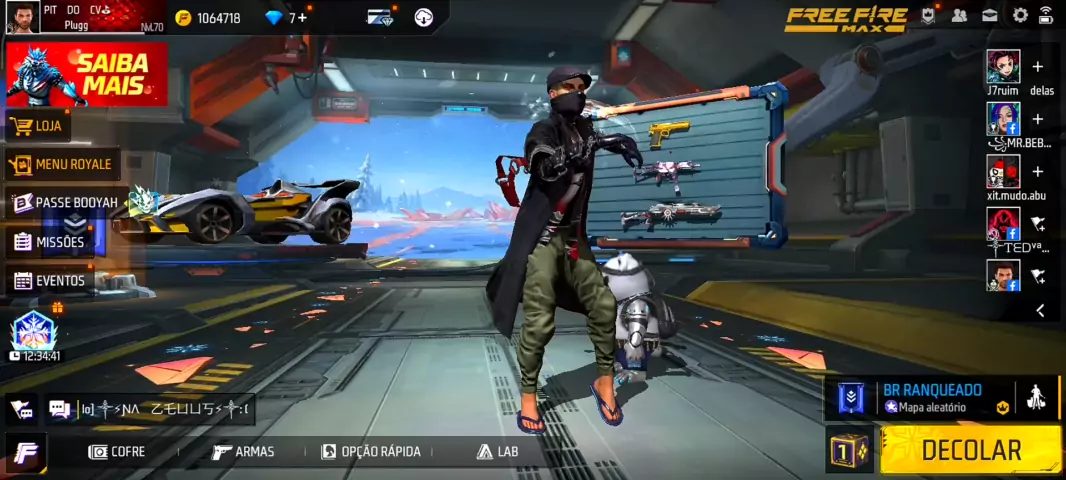Start the match with DECOLAR
The height and width of the screenshot is (480, 1066).
(970, 449)
